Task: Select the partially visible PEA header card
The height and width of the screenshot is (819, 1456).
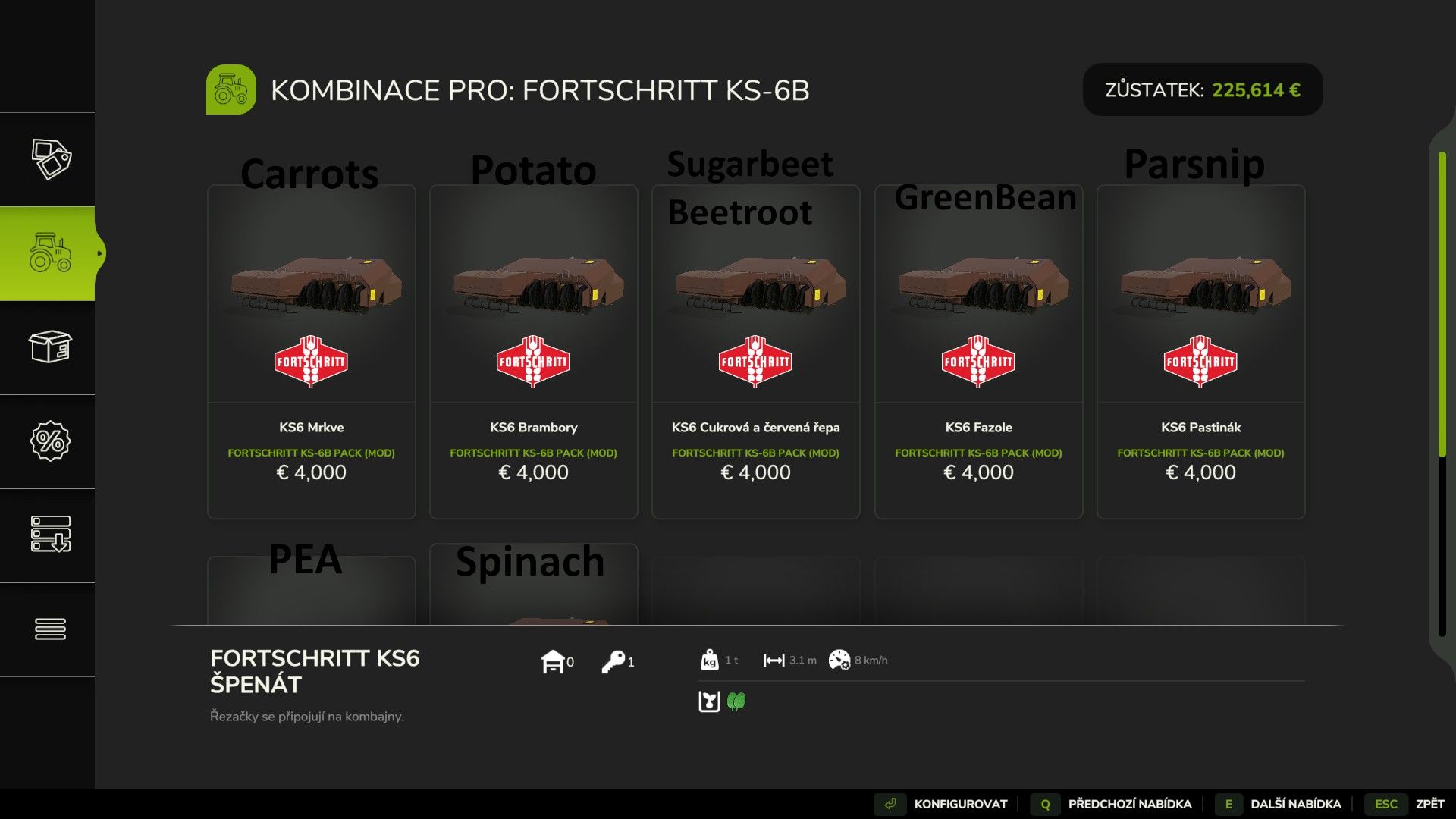Action: 311,591
